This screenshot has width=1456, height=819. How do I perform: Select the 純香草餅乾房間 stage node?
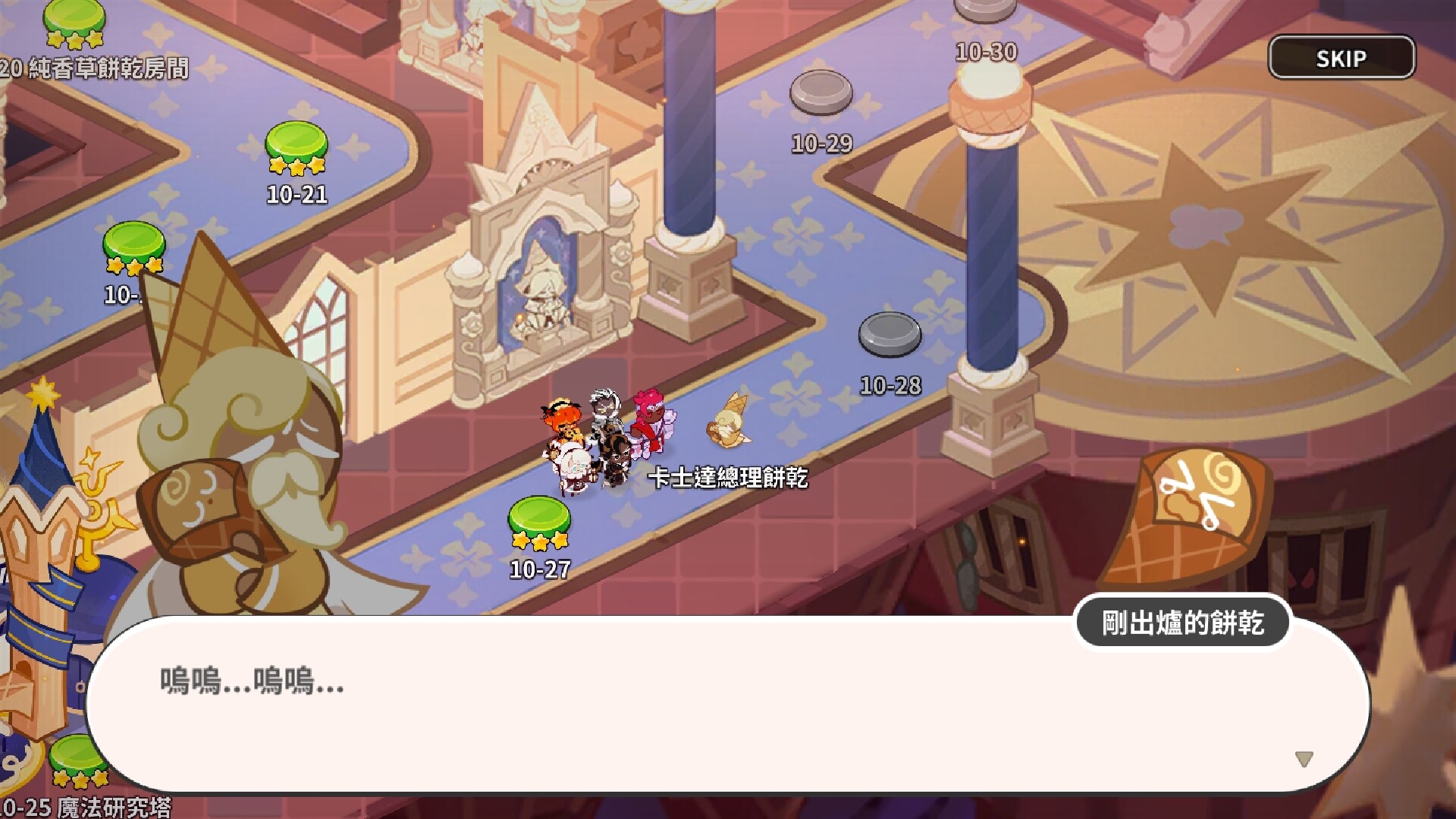74,19
